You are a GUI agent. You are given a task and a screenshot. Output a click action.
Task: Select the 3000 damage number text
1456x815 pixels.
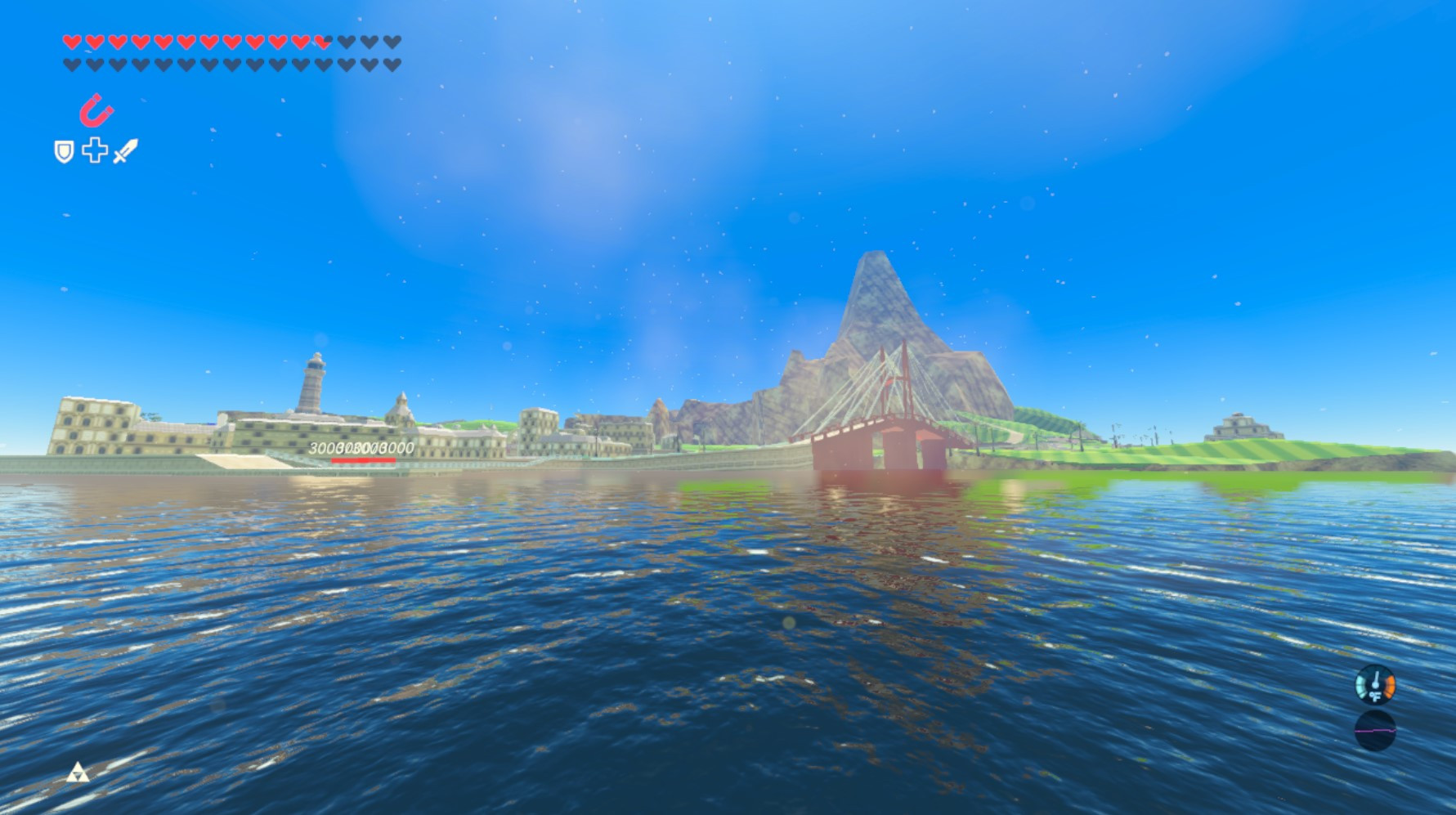click(x=361, y=448)
